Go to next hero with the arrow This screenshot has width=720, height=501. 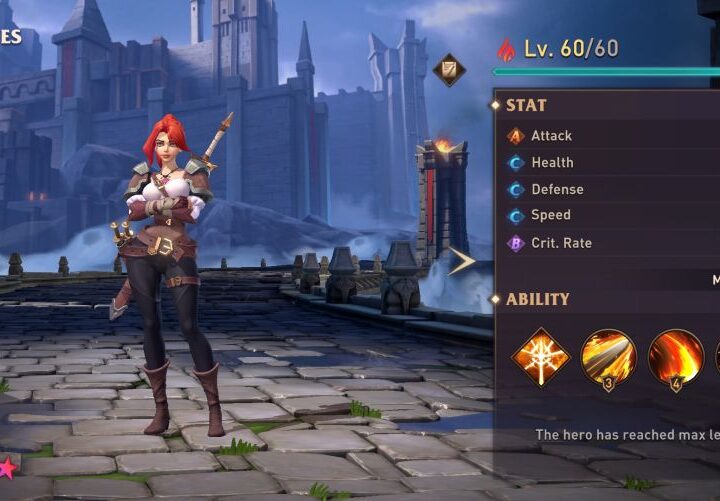(x=461, y=262)
